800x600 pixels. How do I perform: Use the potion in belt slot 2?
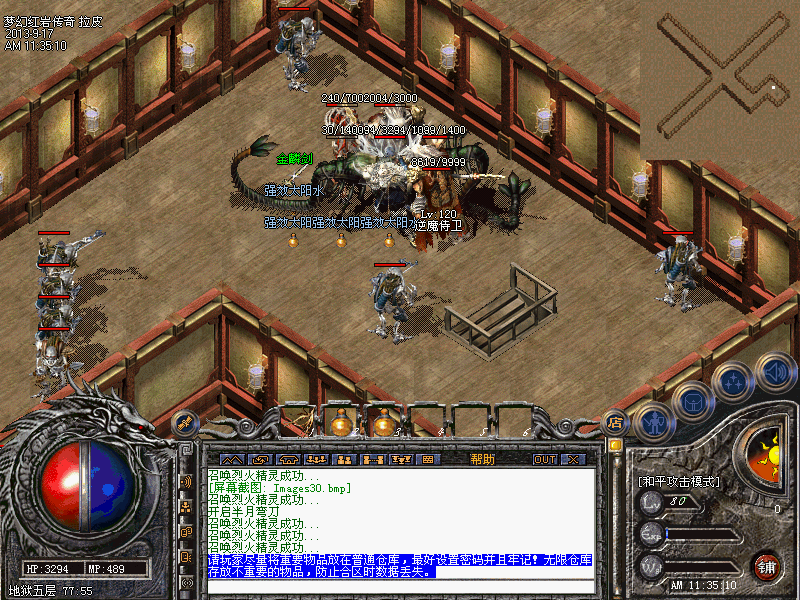click(343, 421)
